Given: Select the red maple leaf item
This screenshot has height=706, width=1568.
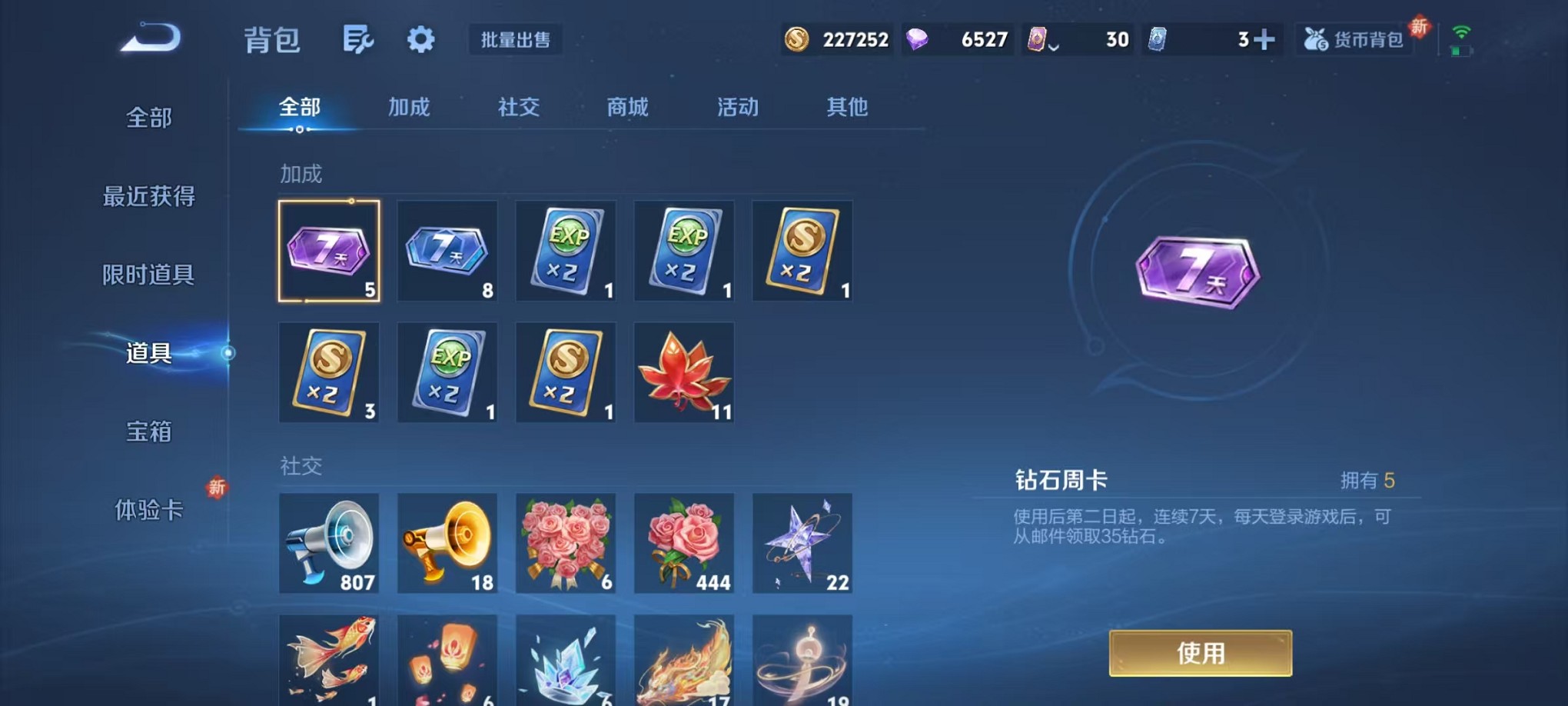Looking at the screenshot, I should (x=683, y=372).
